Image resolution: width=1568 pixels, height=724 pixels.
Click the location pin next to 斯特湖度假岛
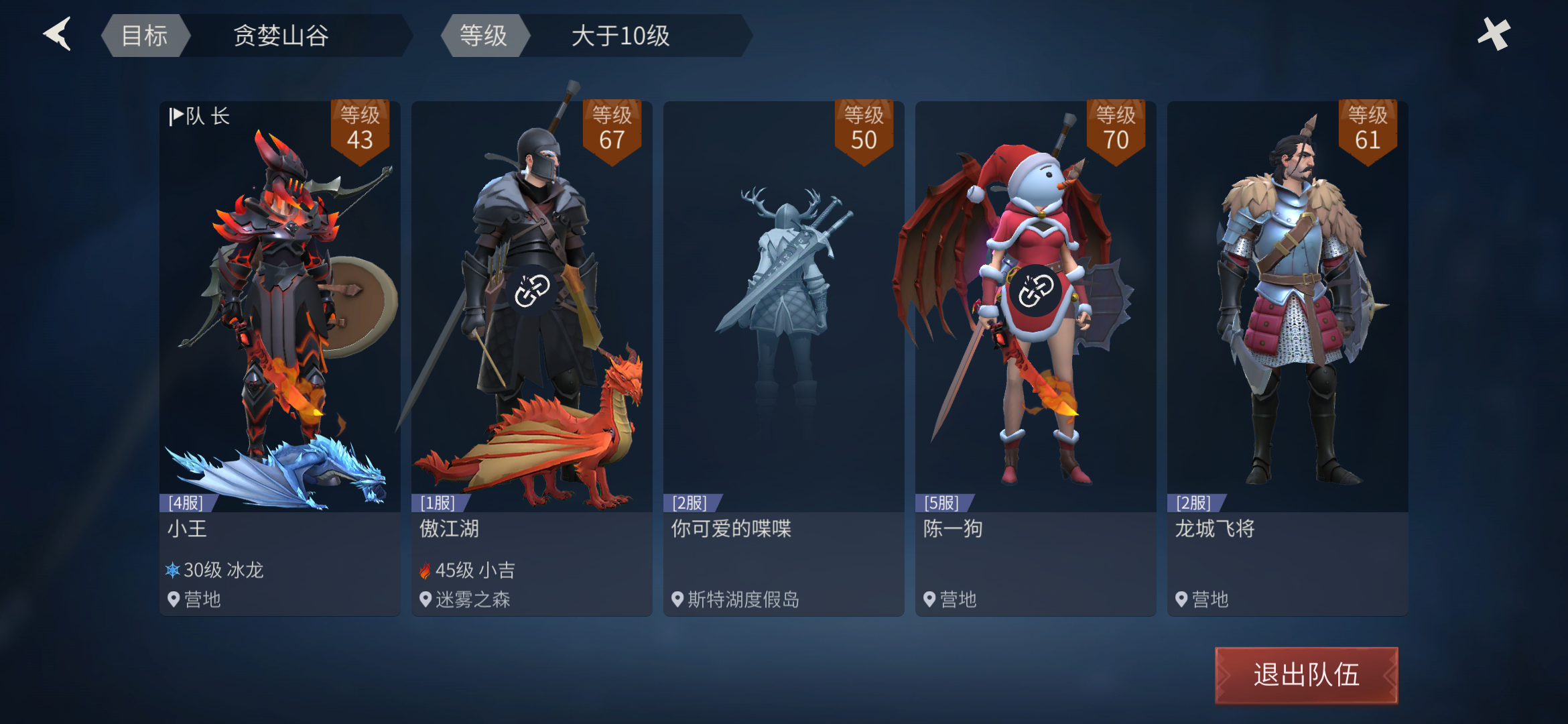[677, 600]
